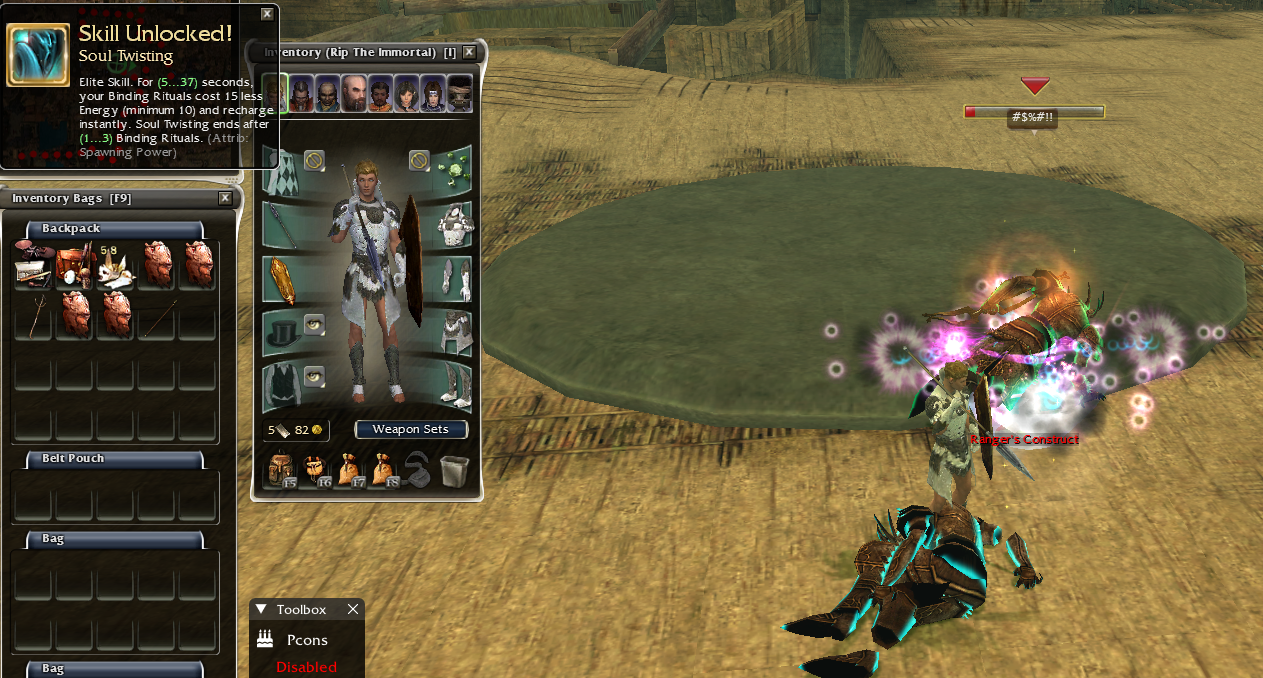Image resolution: width=1263 pixels, height=678 pixels.
Task: Open the backpack bag icon
Action: [x=282, y=469]
